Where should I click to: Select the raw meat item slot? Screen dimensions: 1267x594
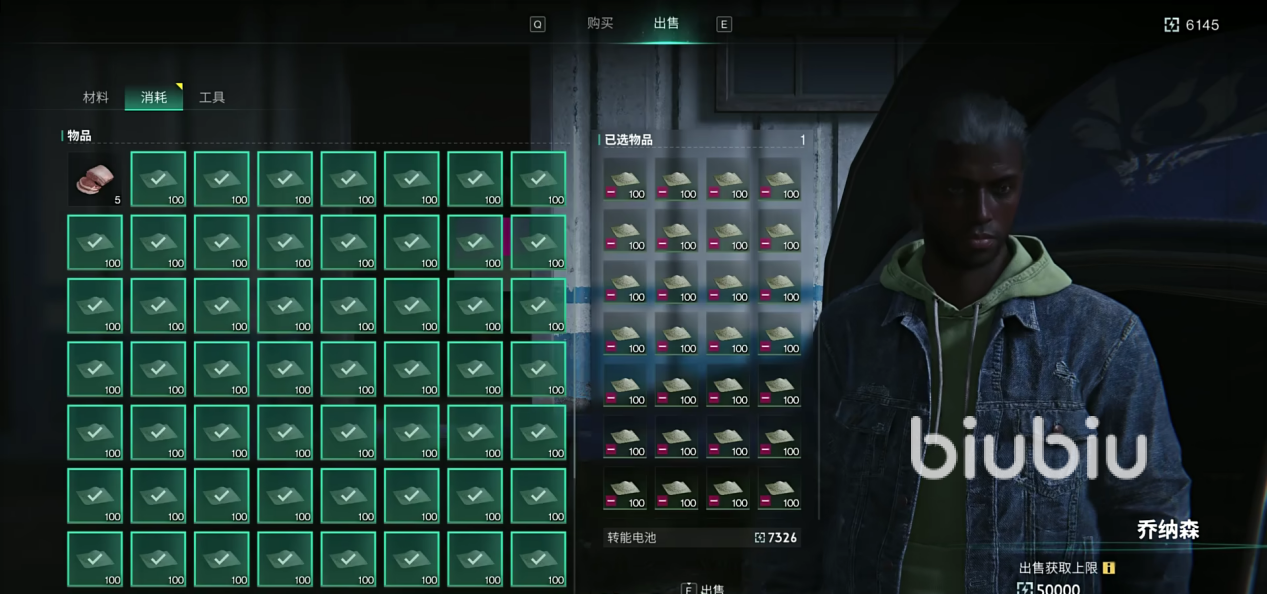pos(95,179)
